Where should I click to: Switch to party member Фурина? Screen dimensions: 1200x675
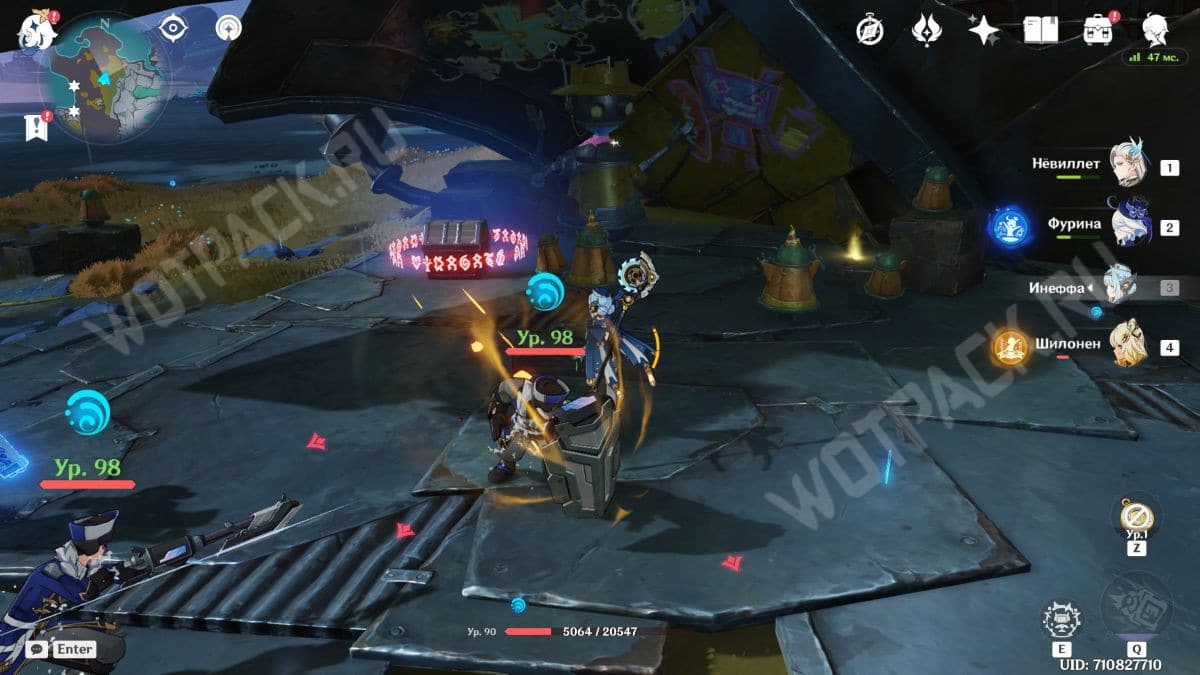pyautogui.click(x=1130, y=226)
